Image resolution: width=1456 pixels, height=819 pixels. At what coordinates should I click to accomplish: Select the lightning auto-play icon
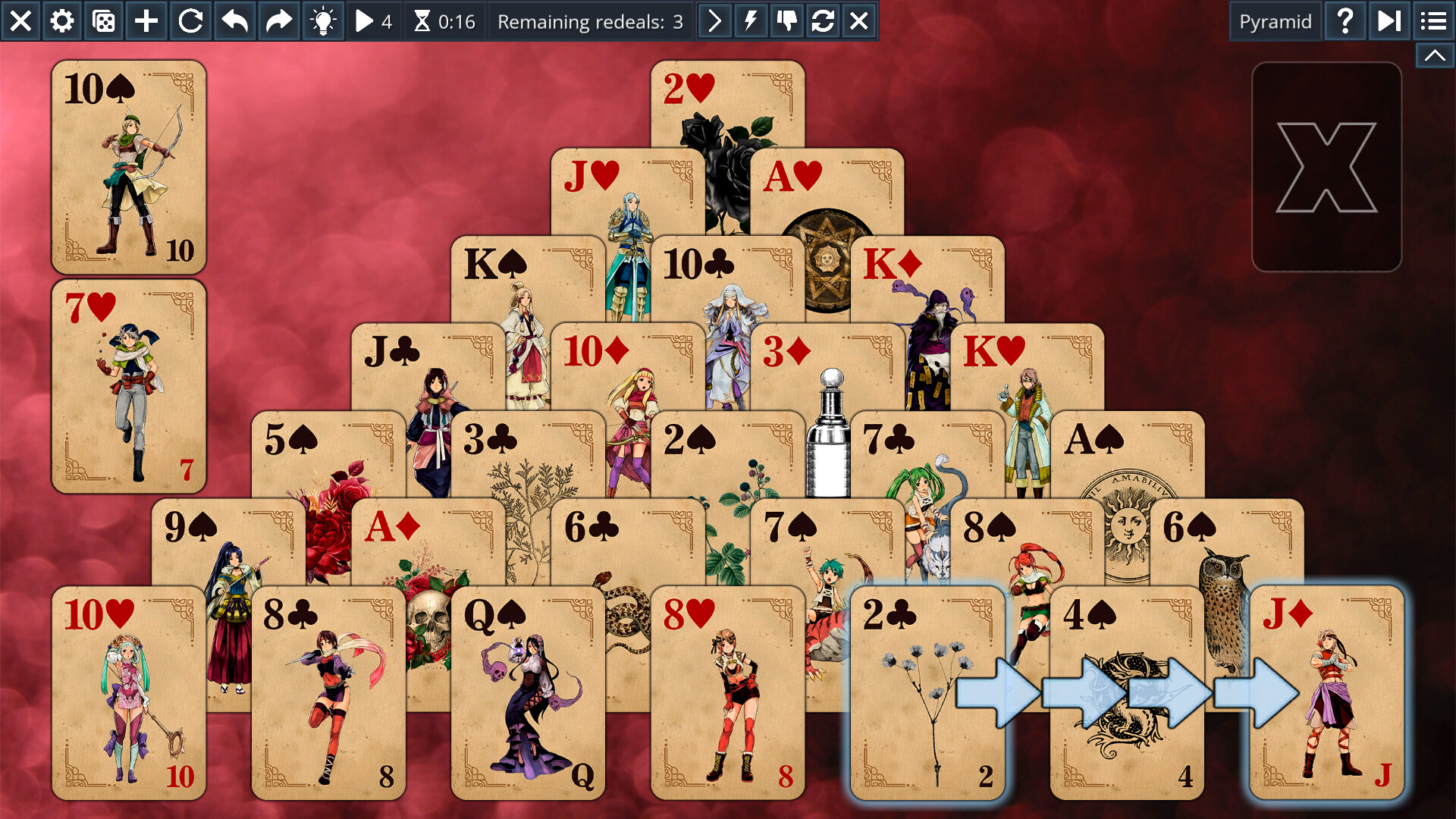pos(749,20)
